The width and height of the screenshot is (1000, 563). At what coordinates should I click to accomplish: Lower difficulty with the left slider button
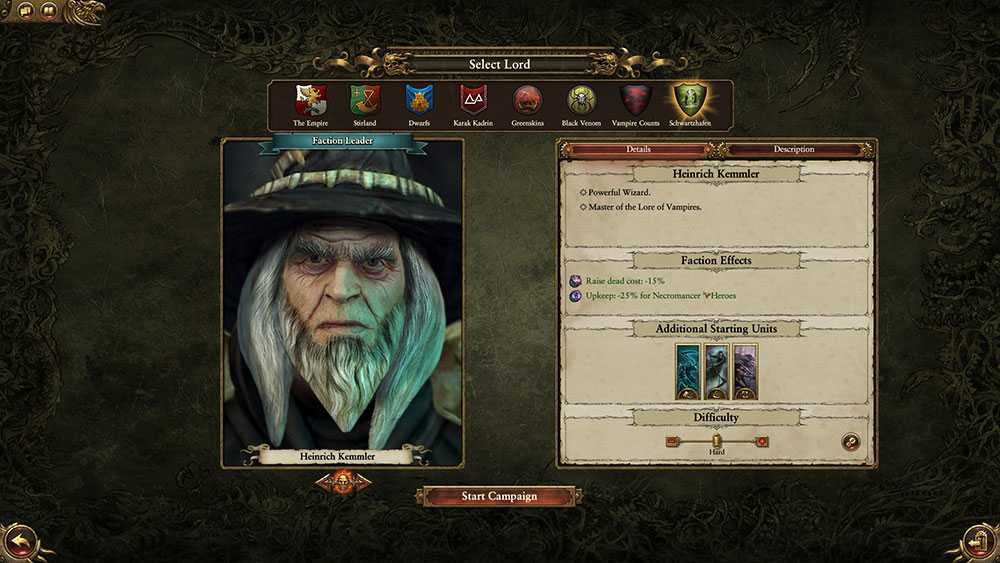coord(672,440)
